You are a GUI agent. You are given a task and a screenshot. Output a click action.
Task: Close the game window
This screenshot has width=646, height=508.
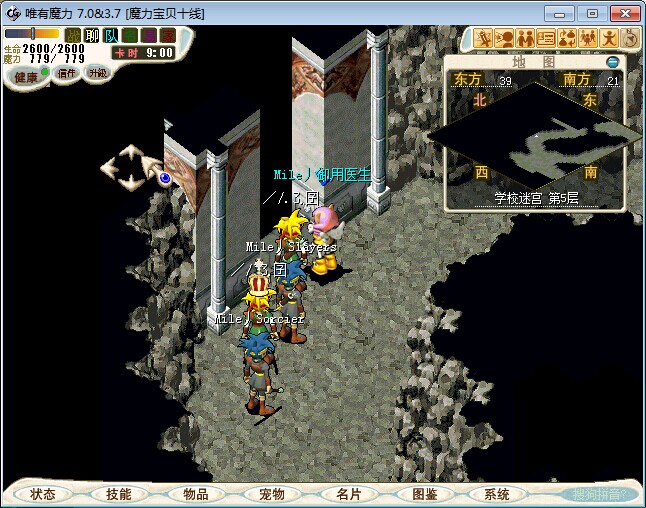(622, 13)
